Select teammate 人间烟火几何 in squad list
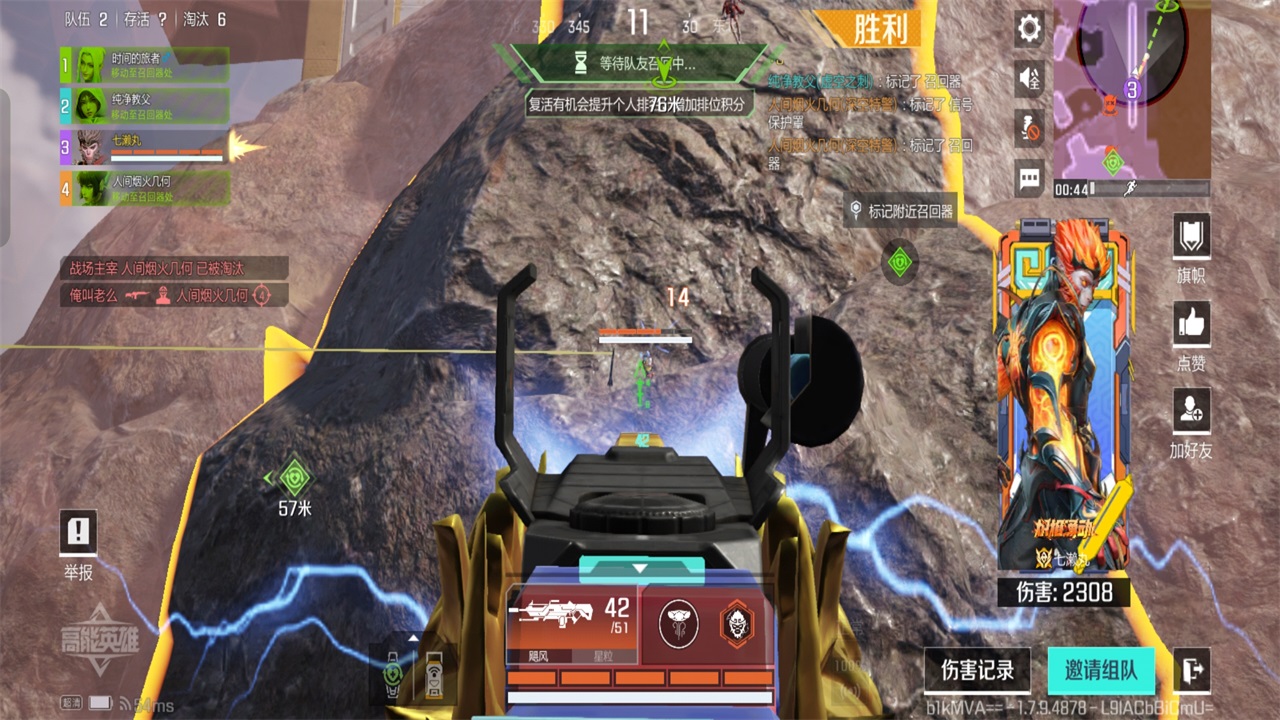The image size is (1280, 720). coord(145,188)
